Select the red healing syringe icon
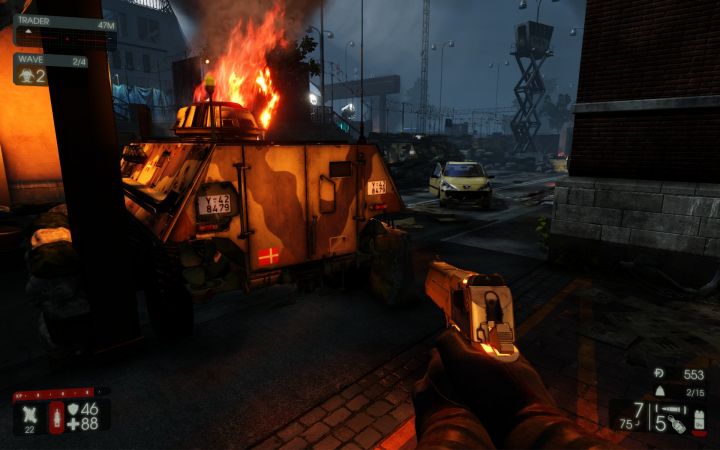The width and height of the screenshot is (720, 450). pos(56,417)
